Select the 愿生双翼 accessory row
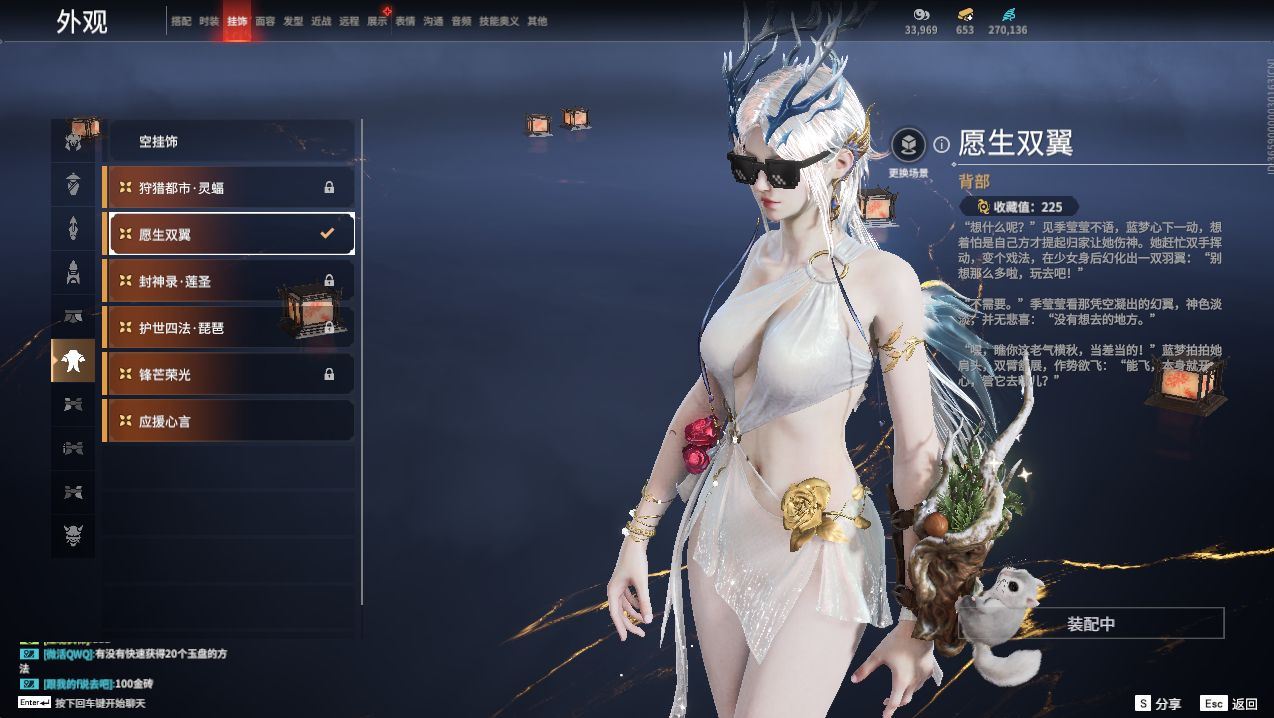 pyautogui.click(x=229, y=234)
